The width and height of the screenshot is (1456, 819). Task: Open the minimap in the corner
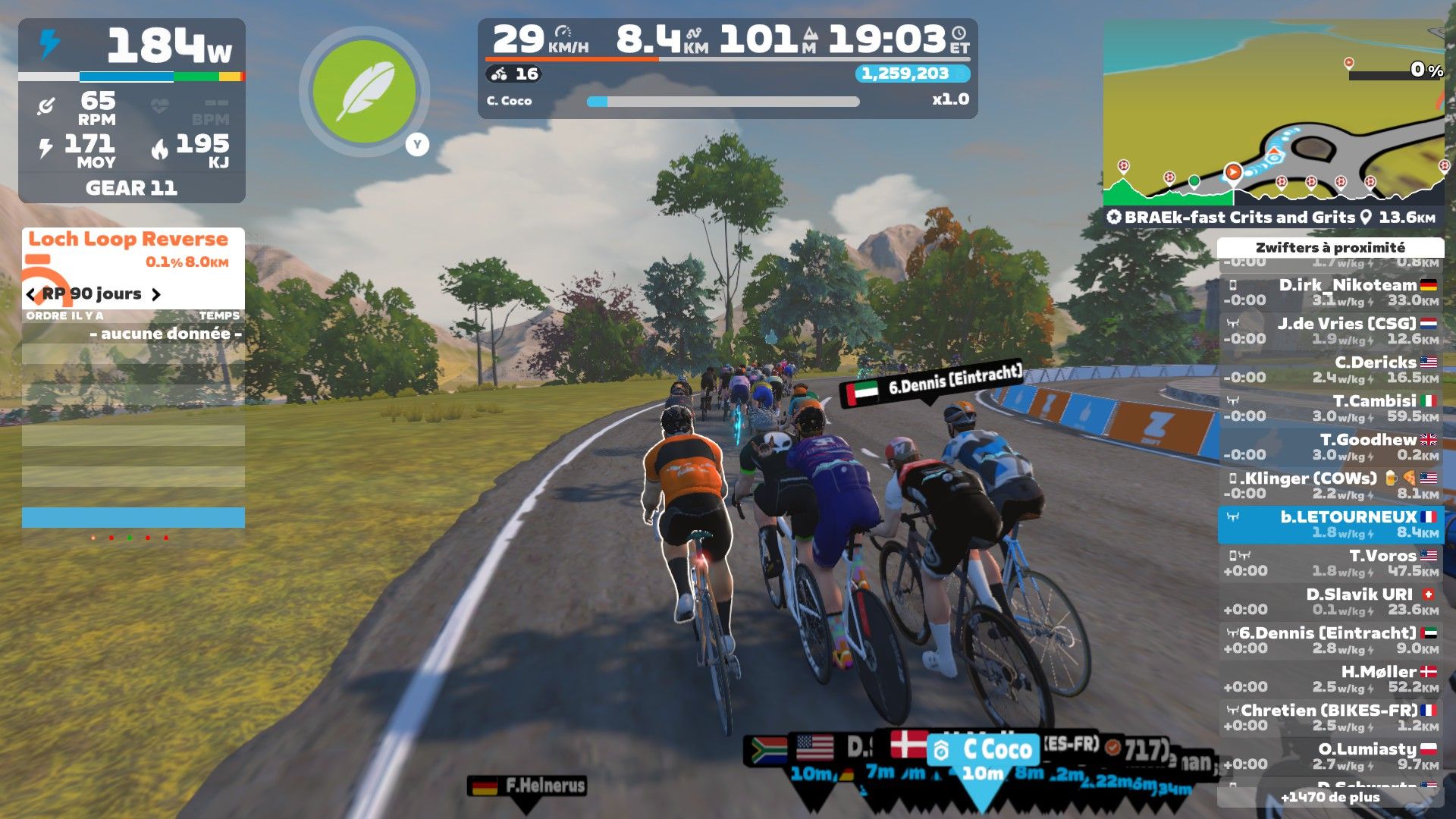click(x=1272, y=114)
